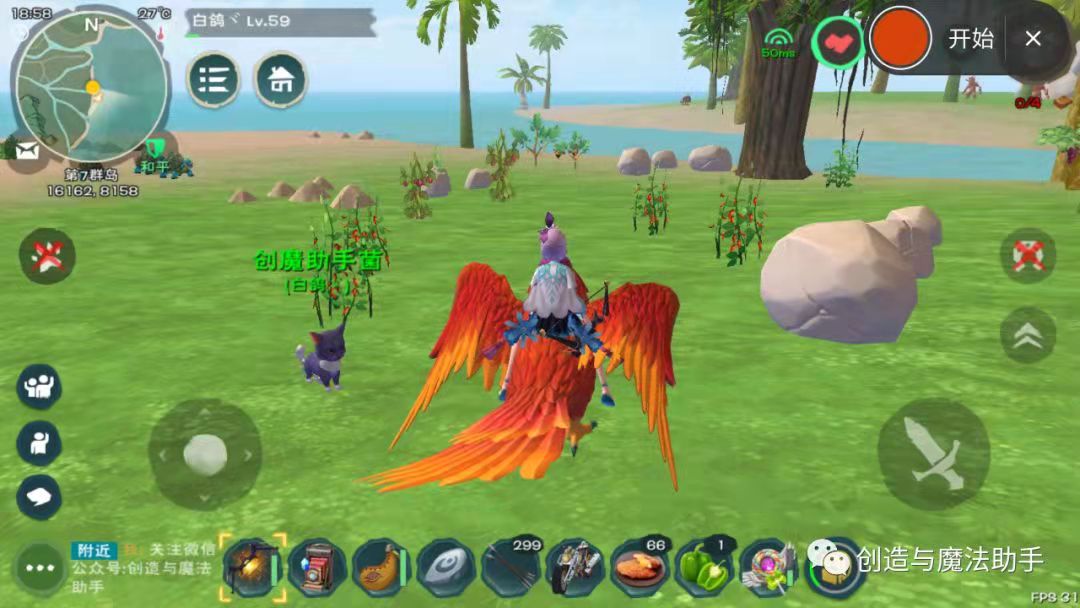Tap the house icon button
The width and height of the screenshot is (1080, 608).
(x=280, y=80)
